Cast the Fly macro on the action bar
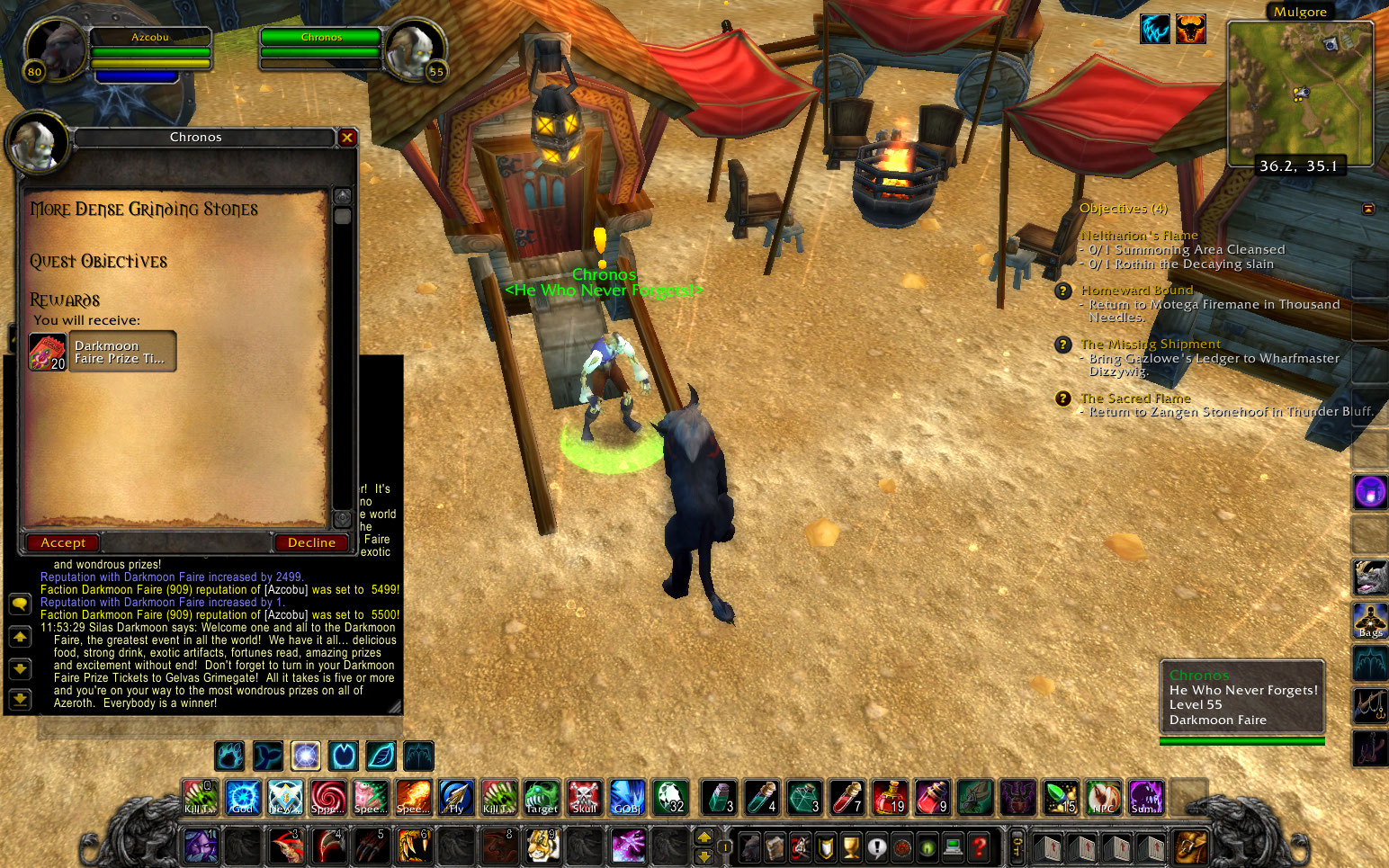The image size is (1389, 868). tap(456, 798)
